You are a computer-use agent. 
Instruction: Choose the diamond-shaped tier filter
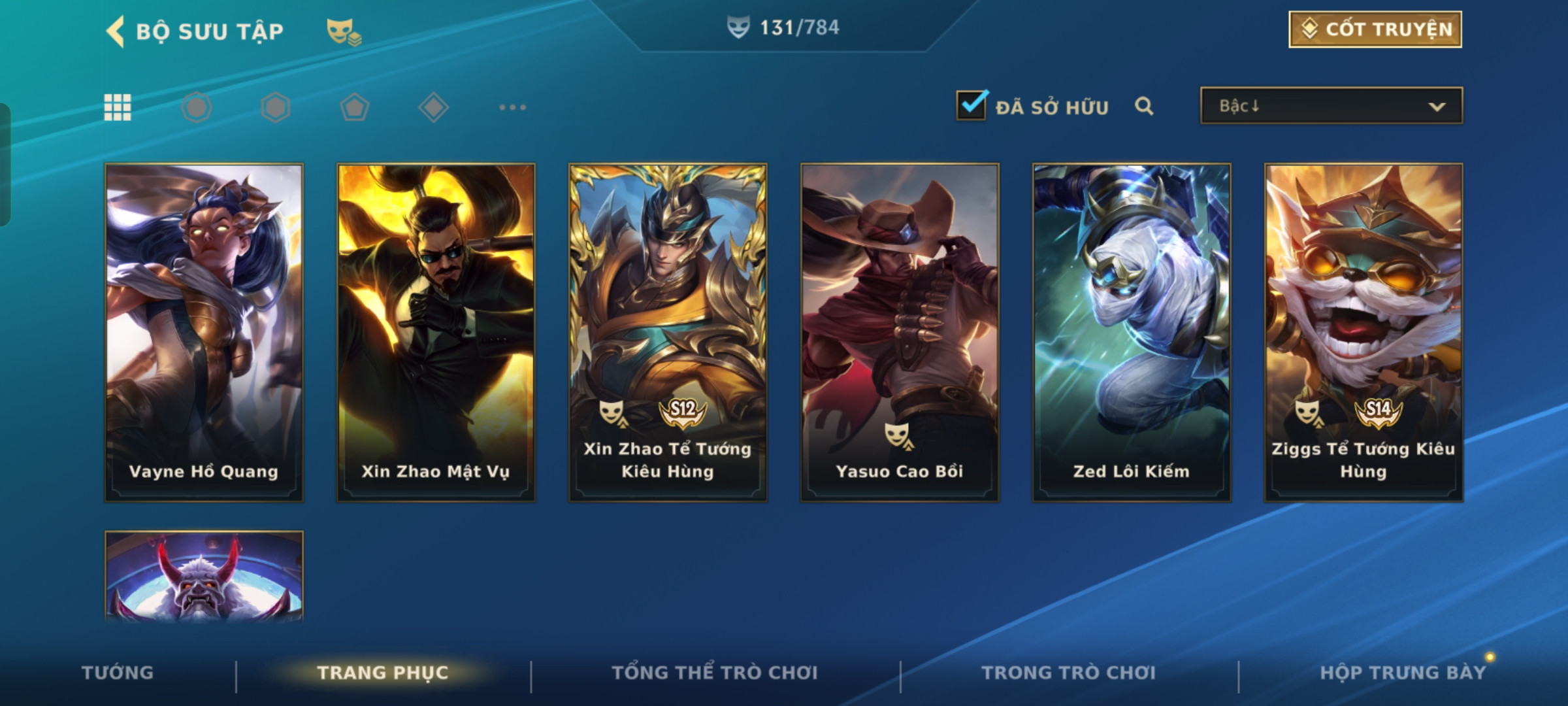(433, 107)
